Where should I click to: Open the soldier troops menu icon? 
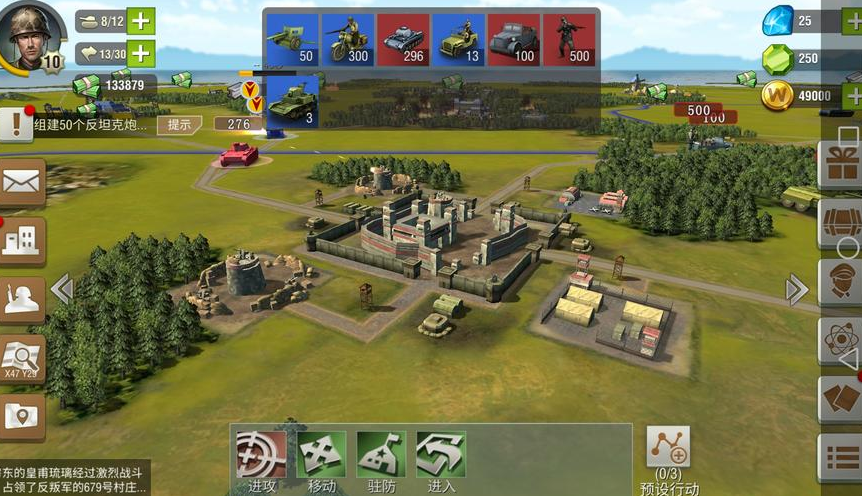click(21, 299)
